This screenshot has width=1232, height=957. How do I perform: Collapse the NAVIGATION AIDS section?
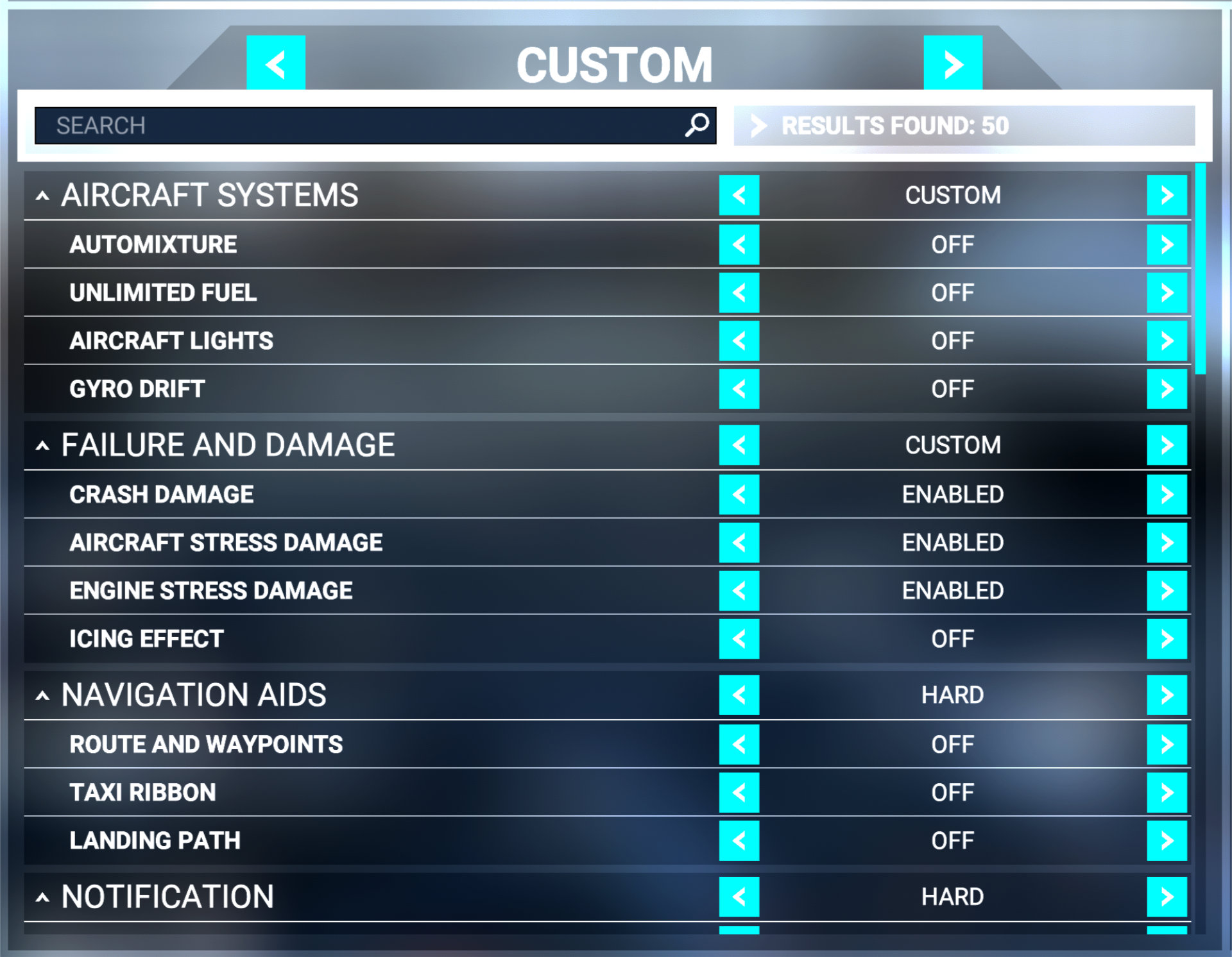[x=42, y=695]
